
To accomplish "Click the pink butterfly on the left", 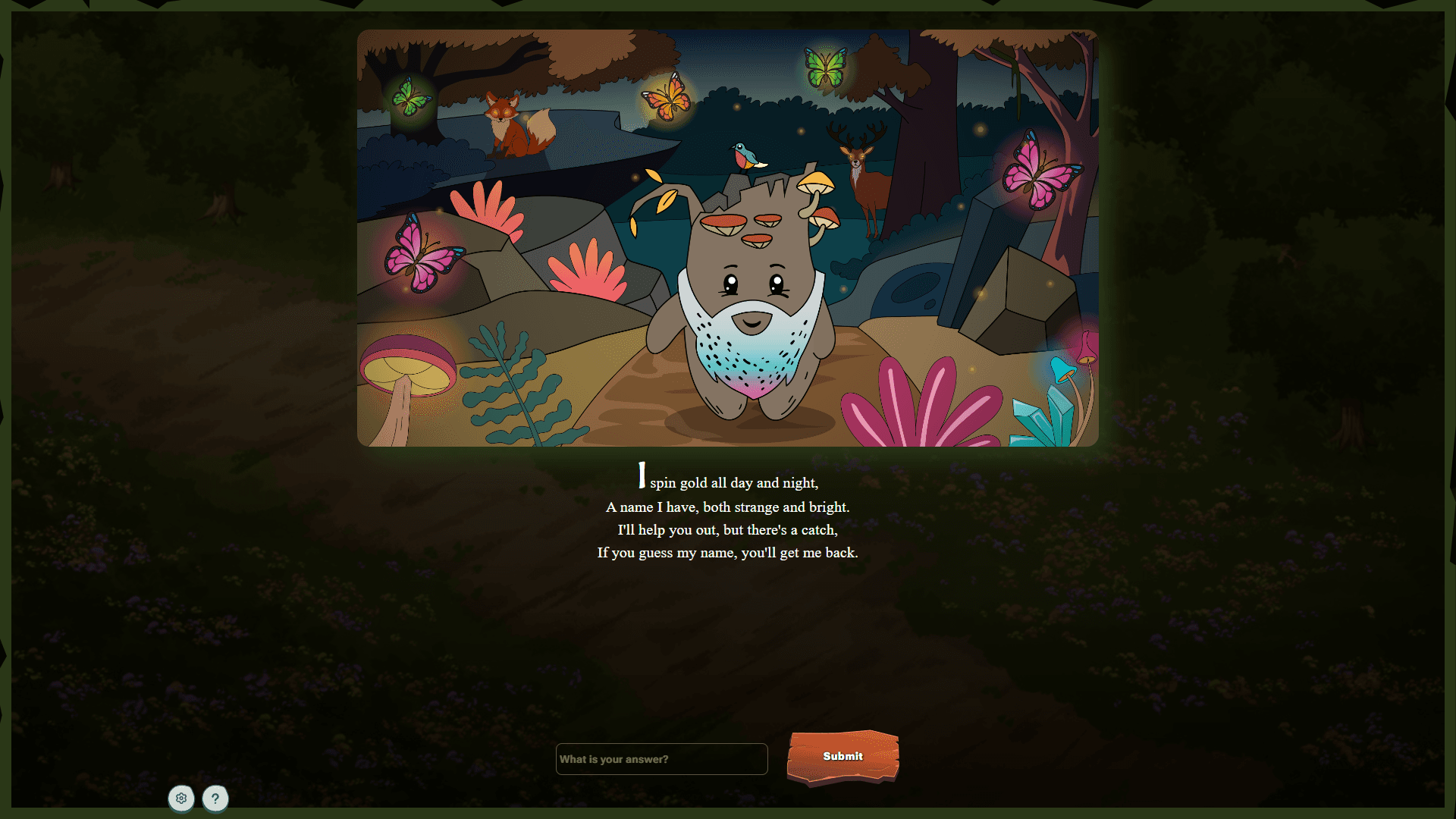I will coord(421,258).
